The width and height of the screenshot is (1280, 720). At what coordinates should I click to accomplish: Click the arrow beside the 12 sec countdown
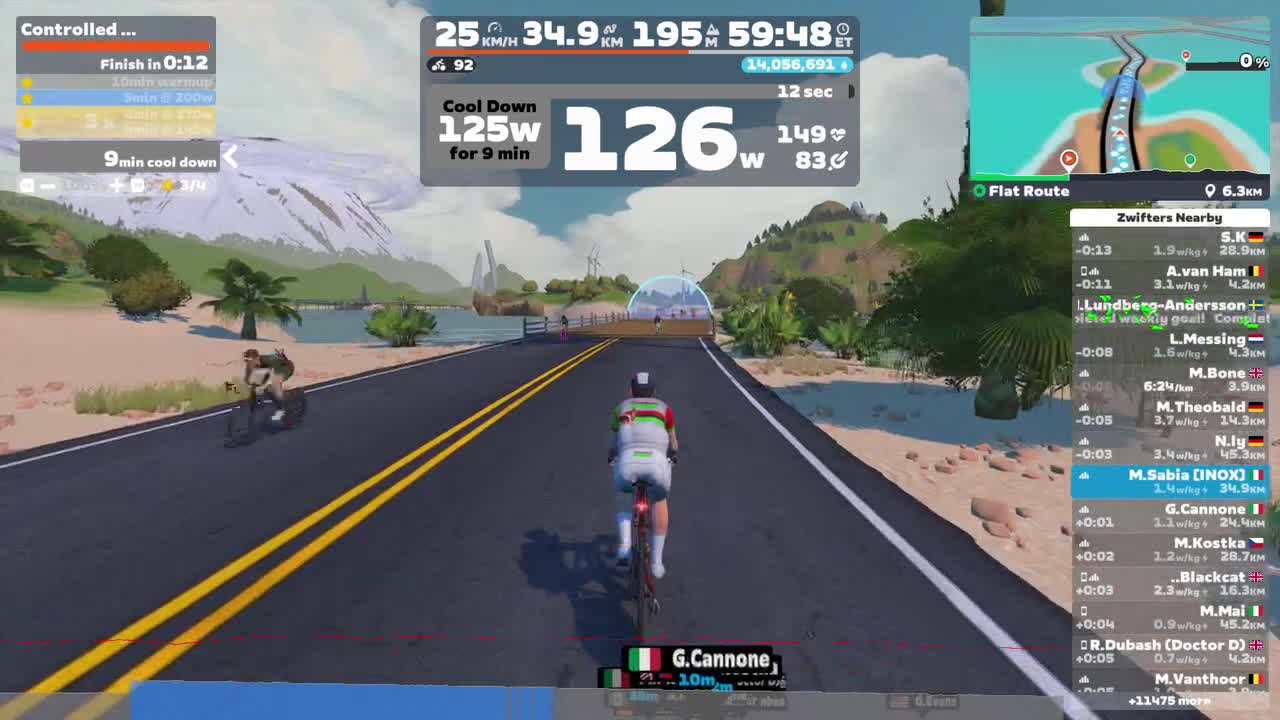point(849,91)
